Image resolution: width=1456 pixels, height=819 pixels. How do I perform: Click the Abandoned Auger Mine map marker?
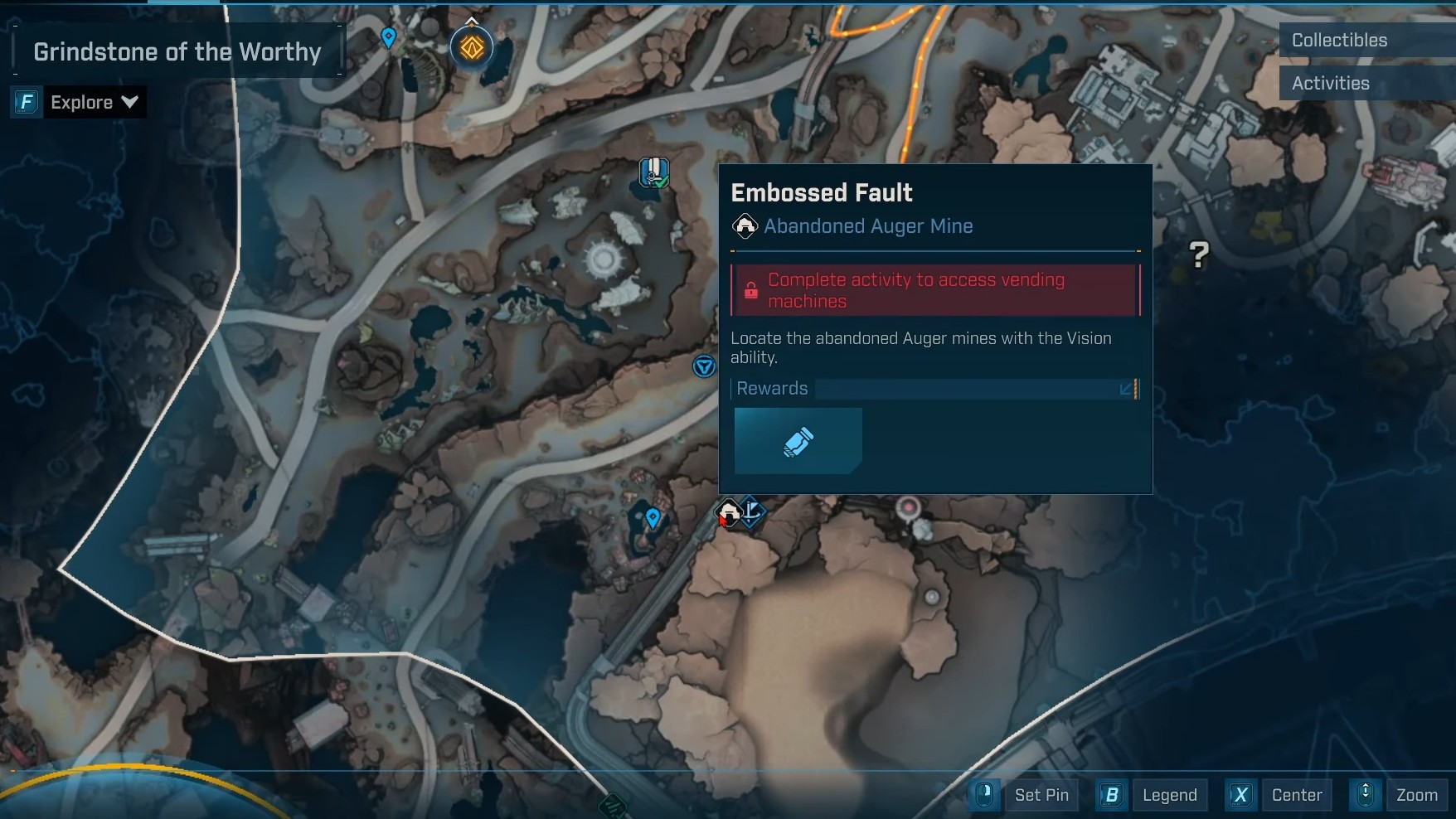point(728,513)
